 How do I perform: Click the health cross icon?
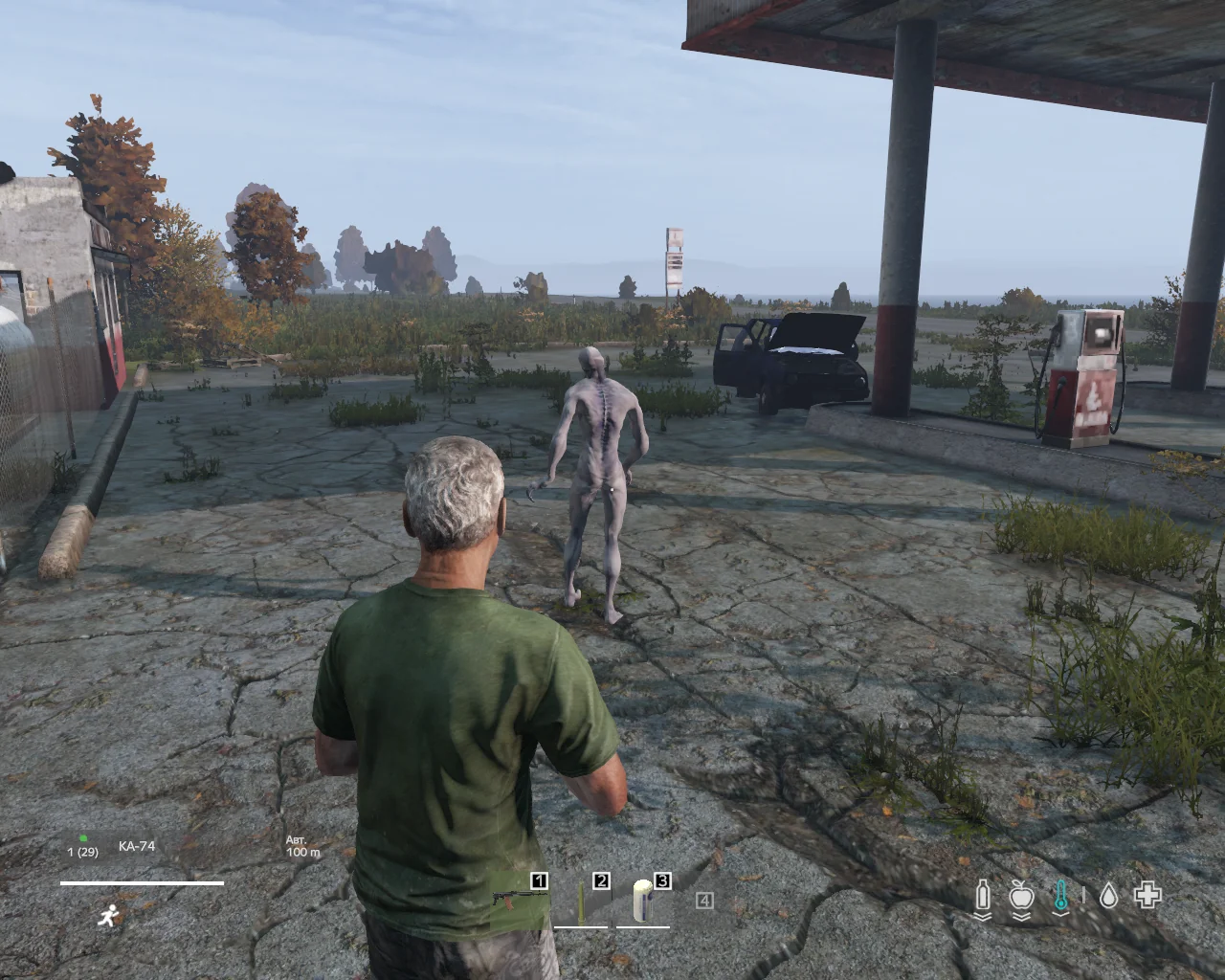click(1147, 895)
